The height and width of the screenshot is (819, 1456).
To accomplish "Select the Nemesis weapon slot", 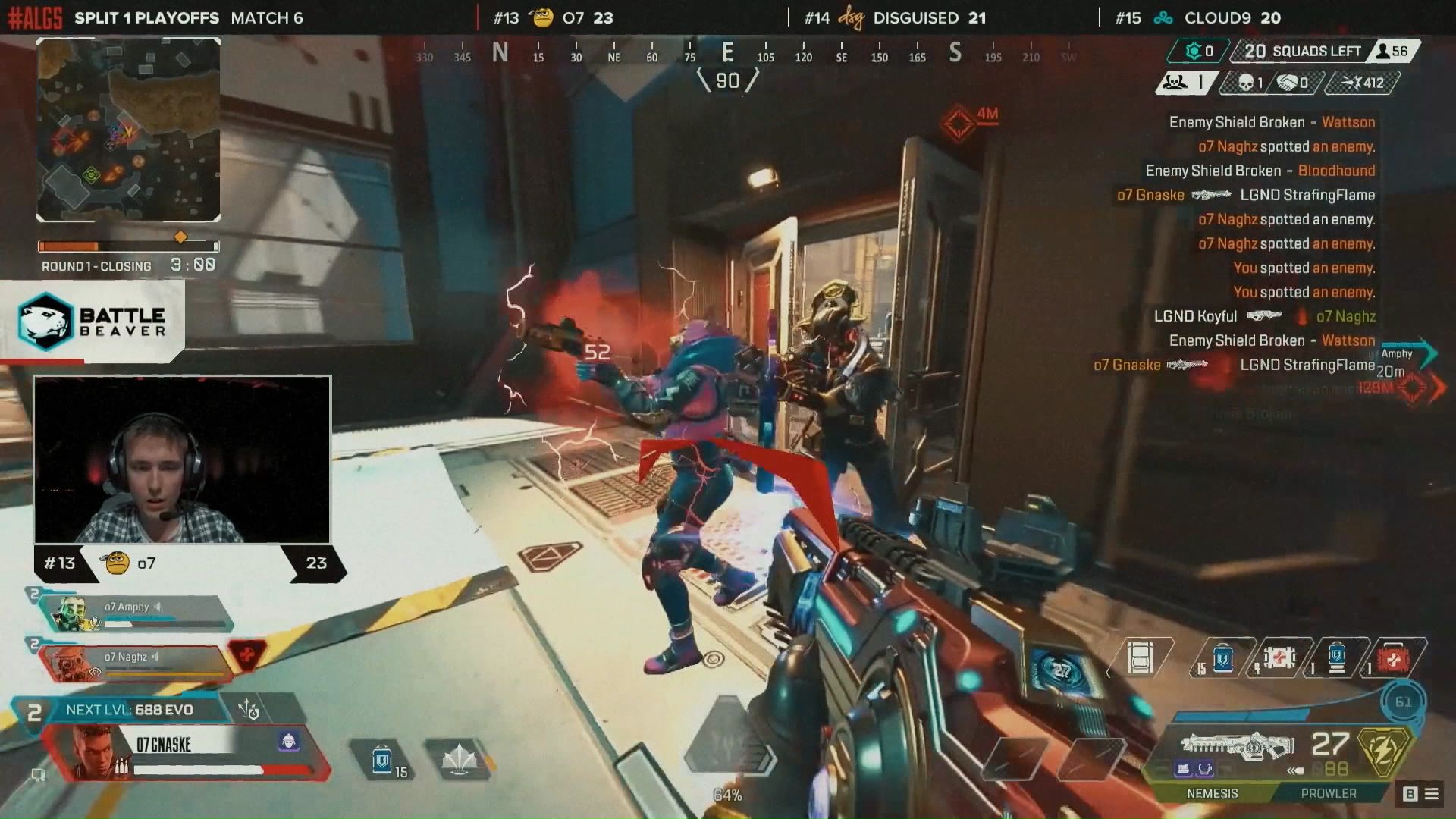I will tap(1212, 793).
